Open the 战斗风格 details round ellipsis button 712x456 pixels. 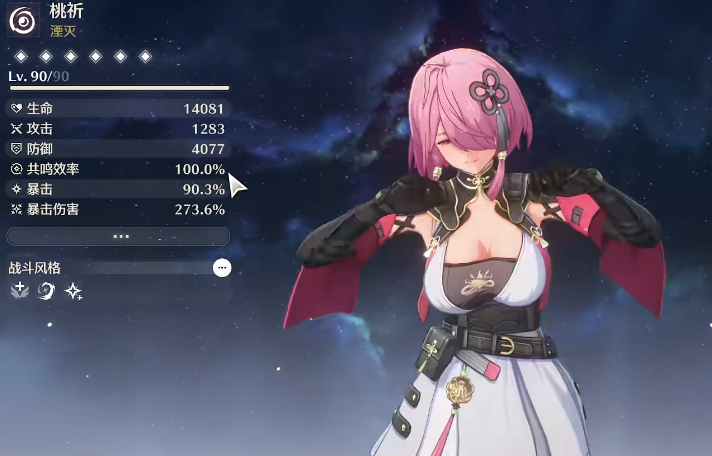[222, 268]
